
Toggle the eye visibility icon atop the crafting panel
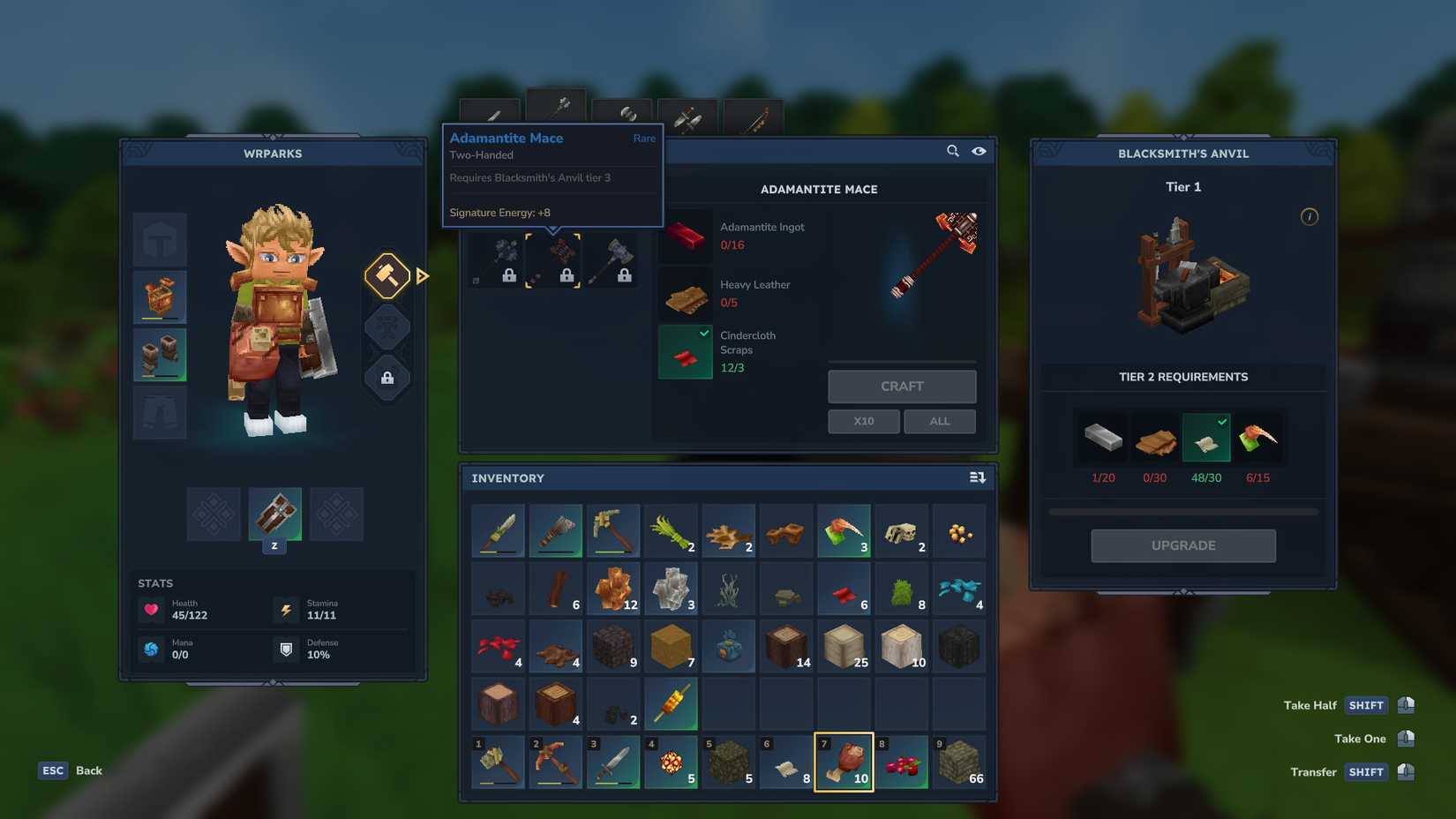click(979, 151)
